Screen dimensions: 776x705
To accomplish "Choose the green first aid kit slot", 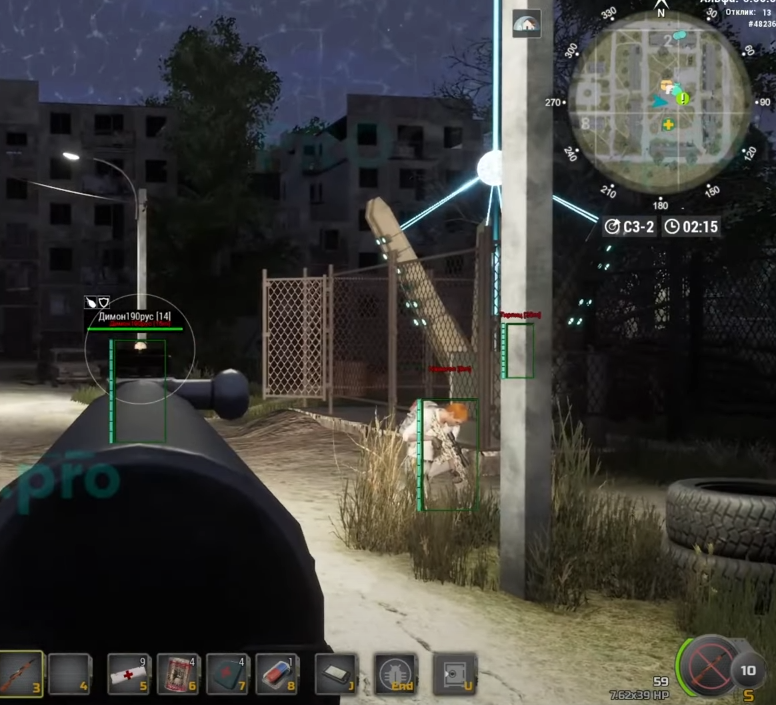I will (x=228, y=673).
